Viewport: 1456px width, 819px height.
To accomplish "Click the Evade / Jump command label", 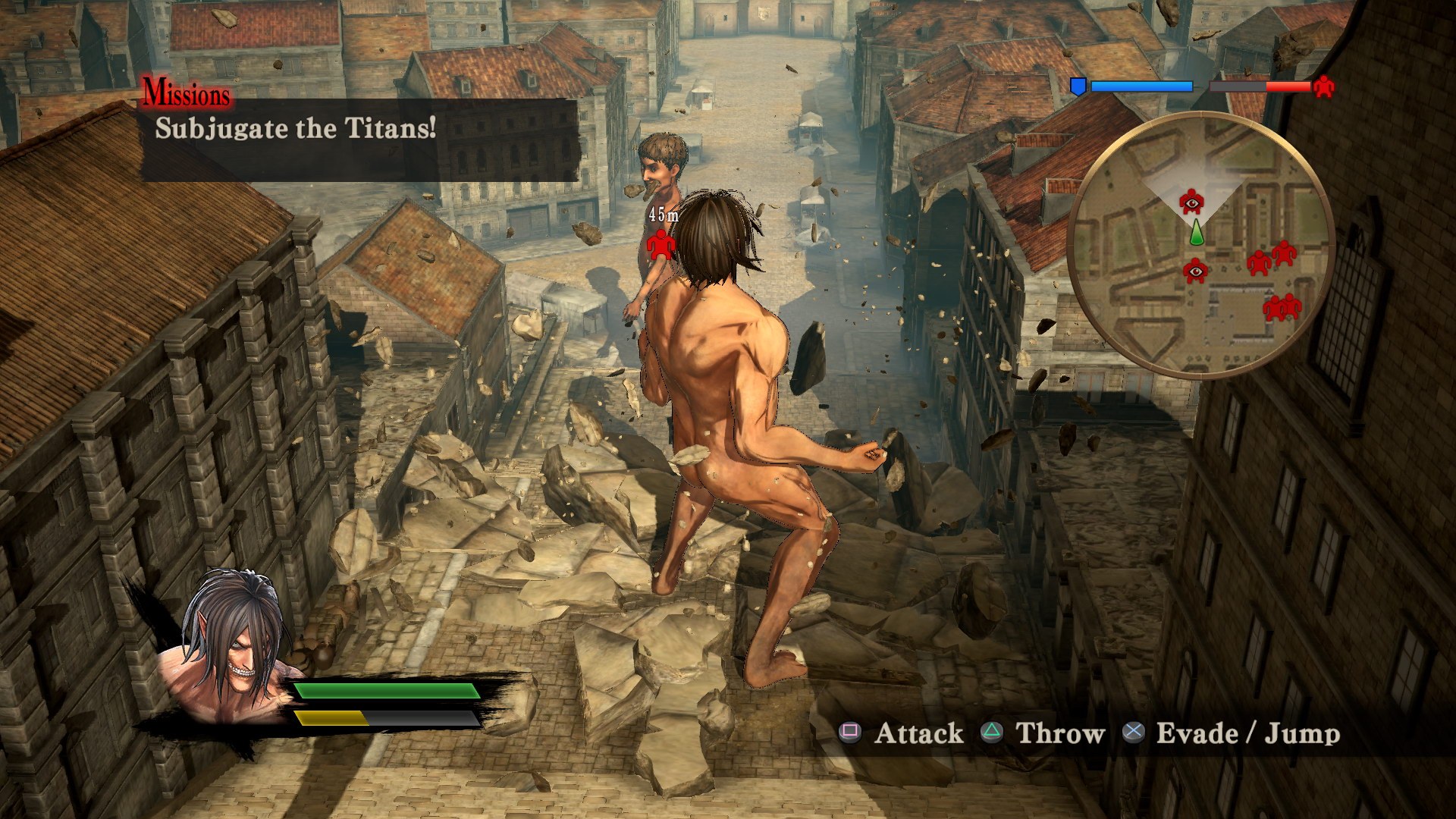I will coord(1247,733).
